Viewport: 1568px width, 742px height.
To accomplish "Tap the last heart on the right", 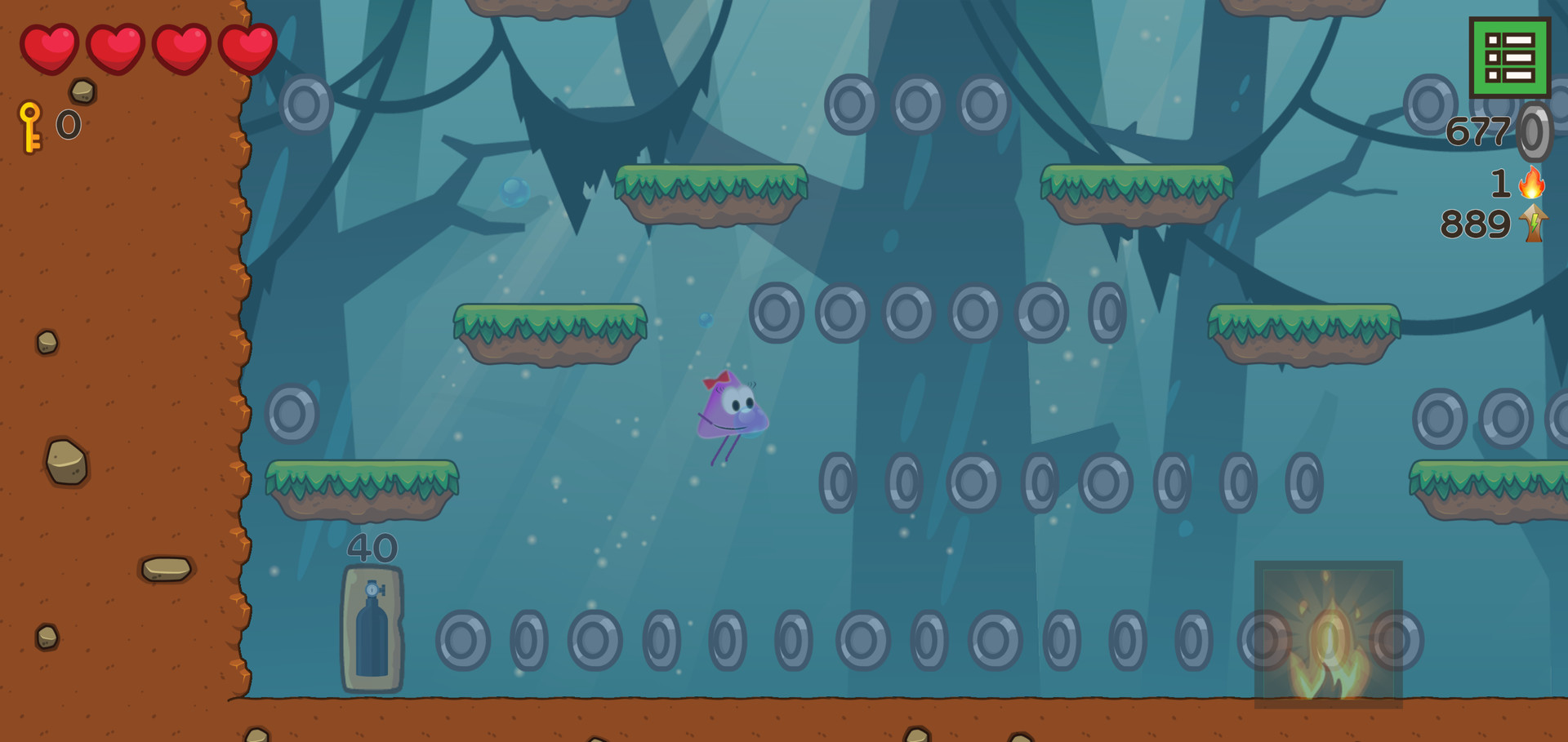I will point(247,47).
